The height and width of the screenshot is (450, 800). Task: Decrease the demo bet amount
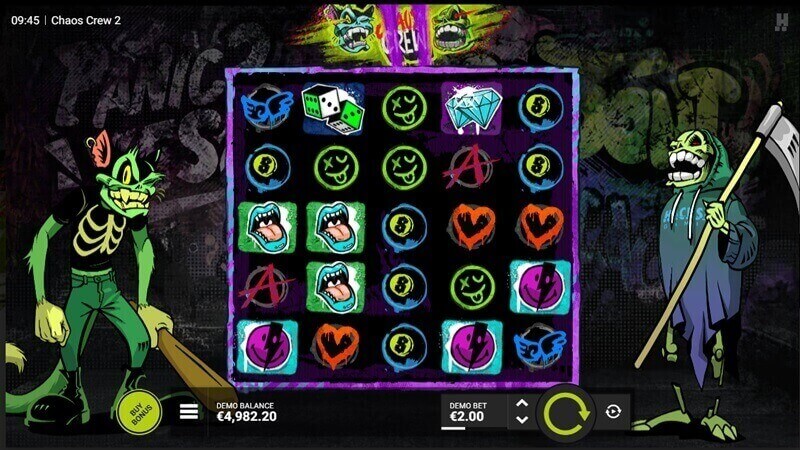coord(521,419)
